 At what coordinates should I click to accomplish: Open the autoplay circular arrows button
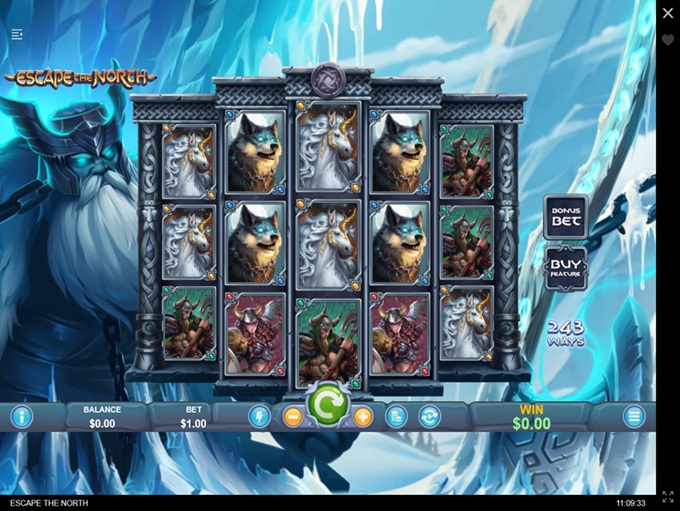point(429,416)
